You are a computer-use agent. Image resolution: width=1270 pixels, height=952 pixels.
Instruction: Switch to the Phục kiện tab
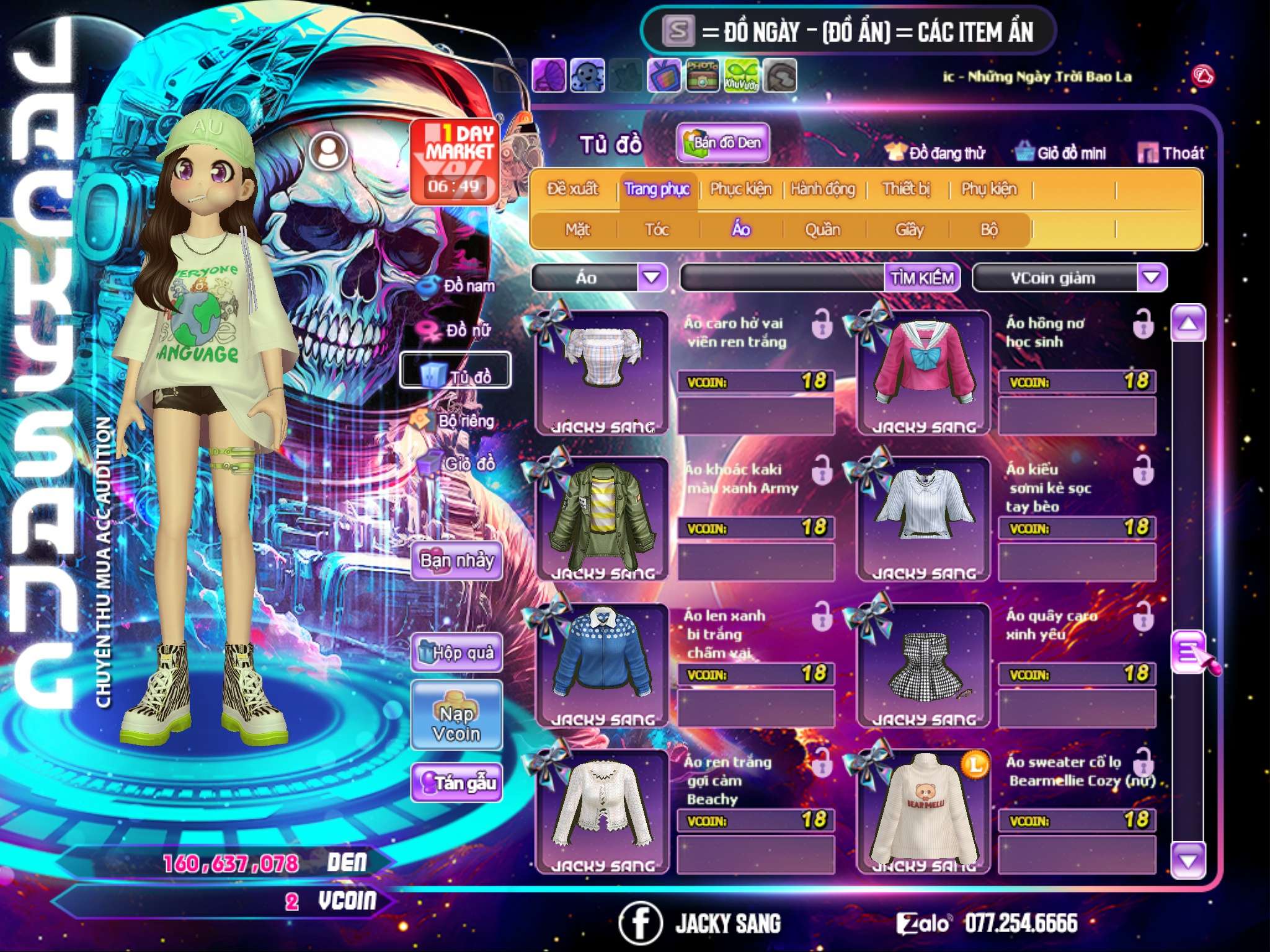tap(740, 189)
